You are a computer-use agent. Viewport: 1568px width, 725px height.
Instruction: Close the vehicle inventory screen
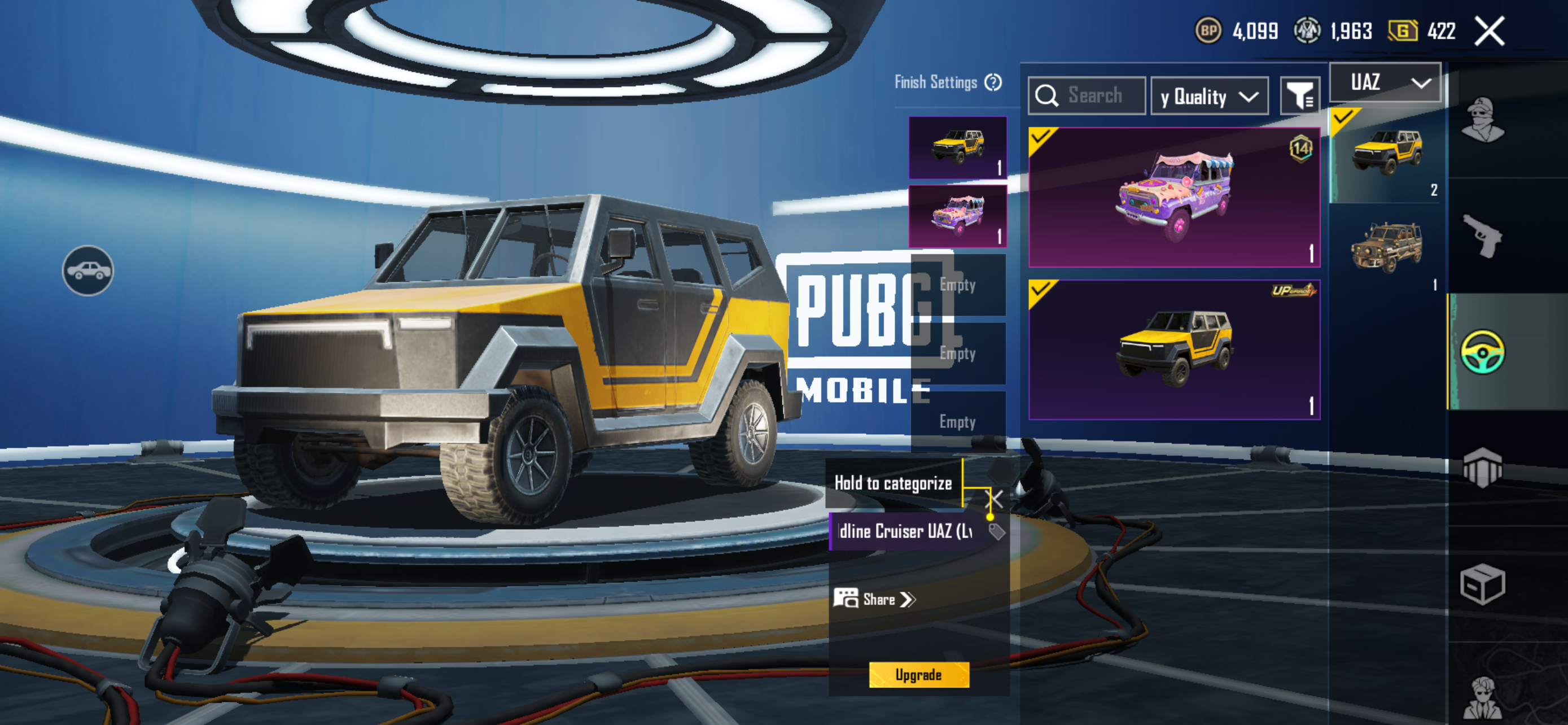[x=1489, y=31]
